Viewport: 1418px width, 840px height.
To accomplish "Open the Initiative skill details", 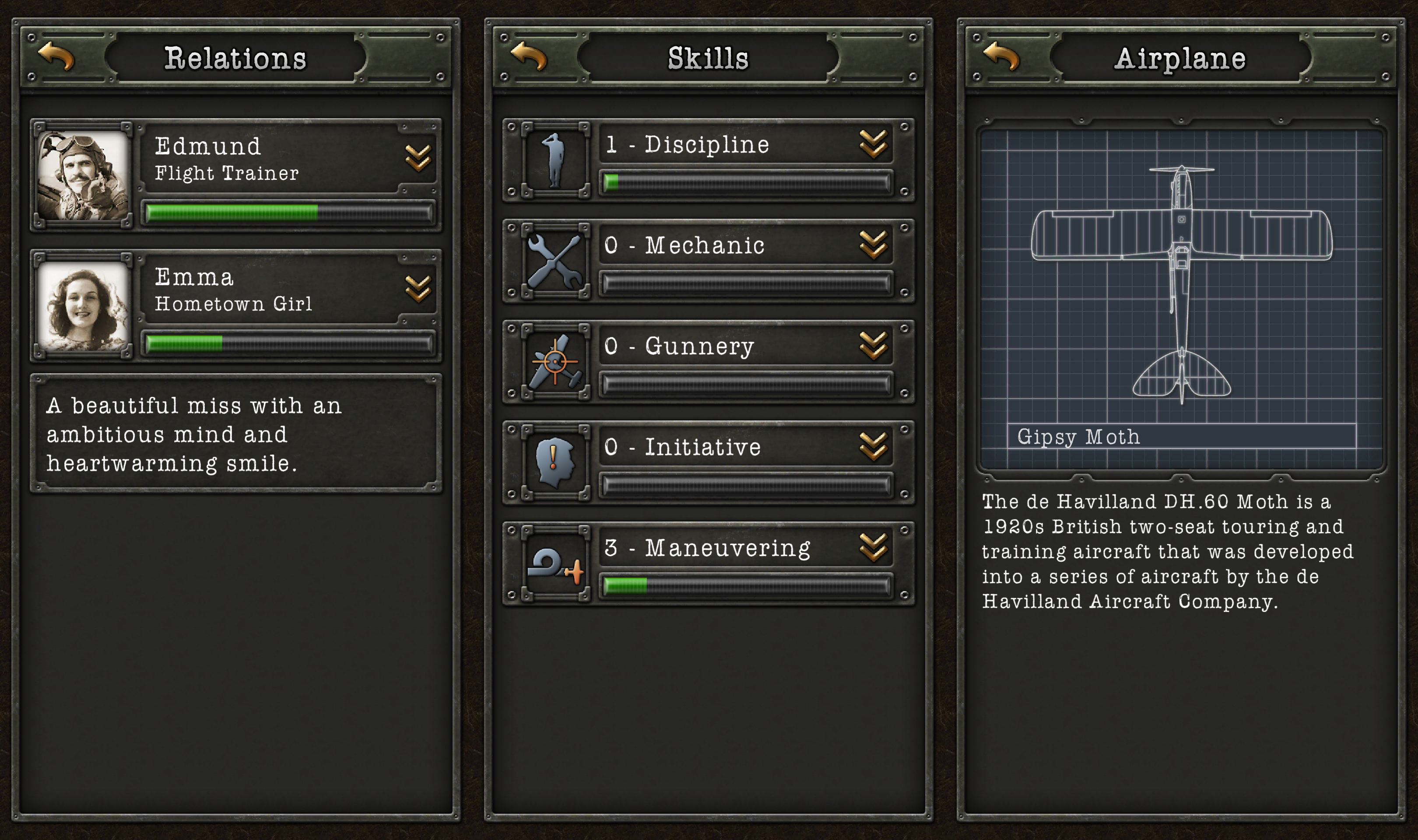I will [x=874, y=447].
